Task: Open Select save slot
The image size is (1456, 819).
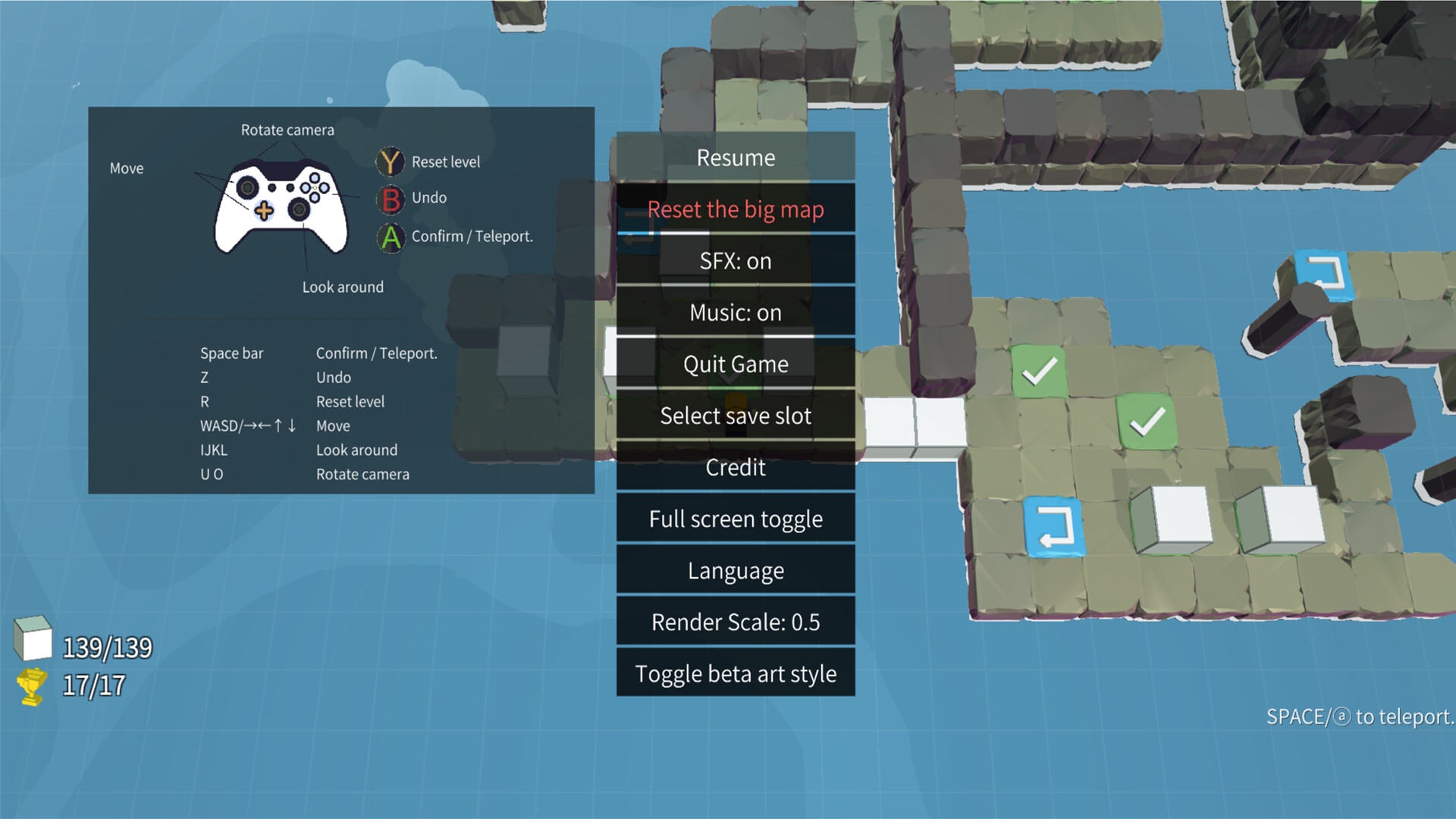Action: coord(735,416)
